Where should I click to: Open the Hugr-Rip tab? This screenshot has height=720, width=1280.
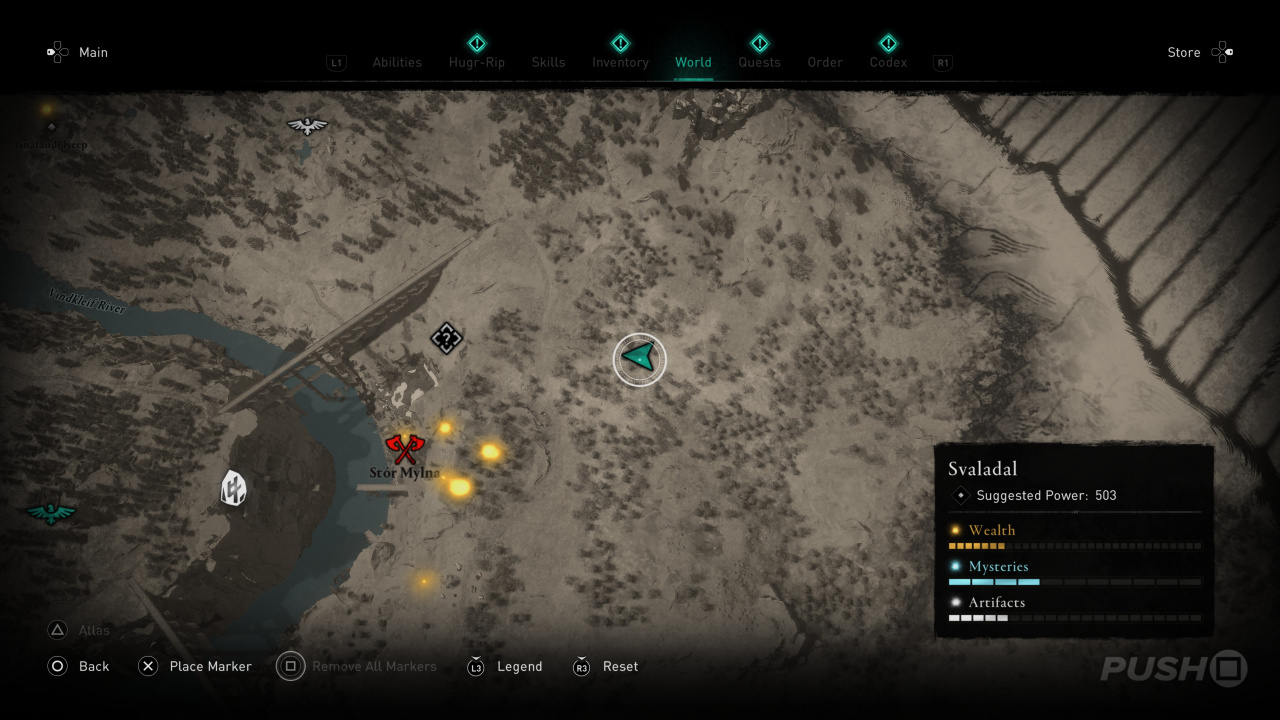477,62
